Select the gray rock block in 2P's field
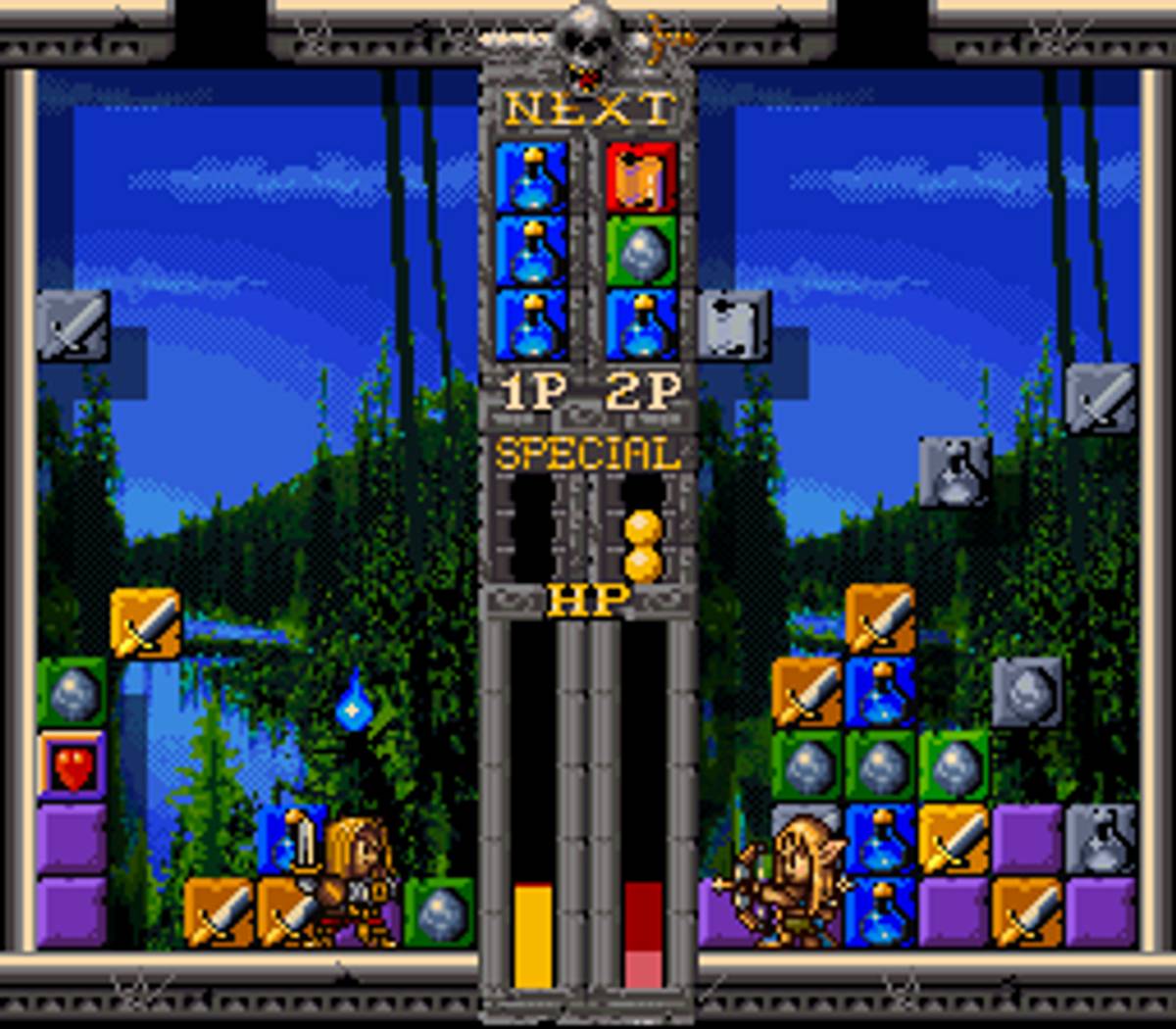This screenshot has height=1029, width=1176. (x=1027, y=692)
